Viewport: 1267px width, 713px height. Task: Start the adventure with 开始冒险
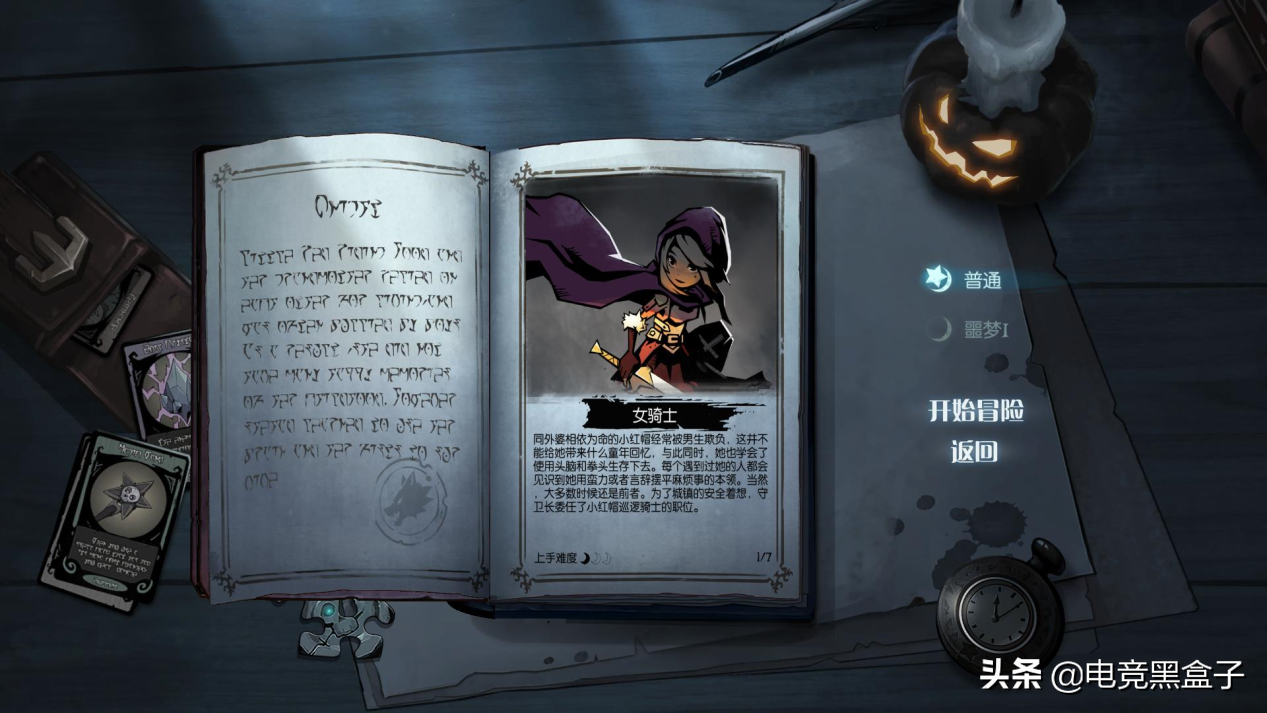click(x=975, y=410)
